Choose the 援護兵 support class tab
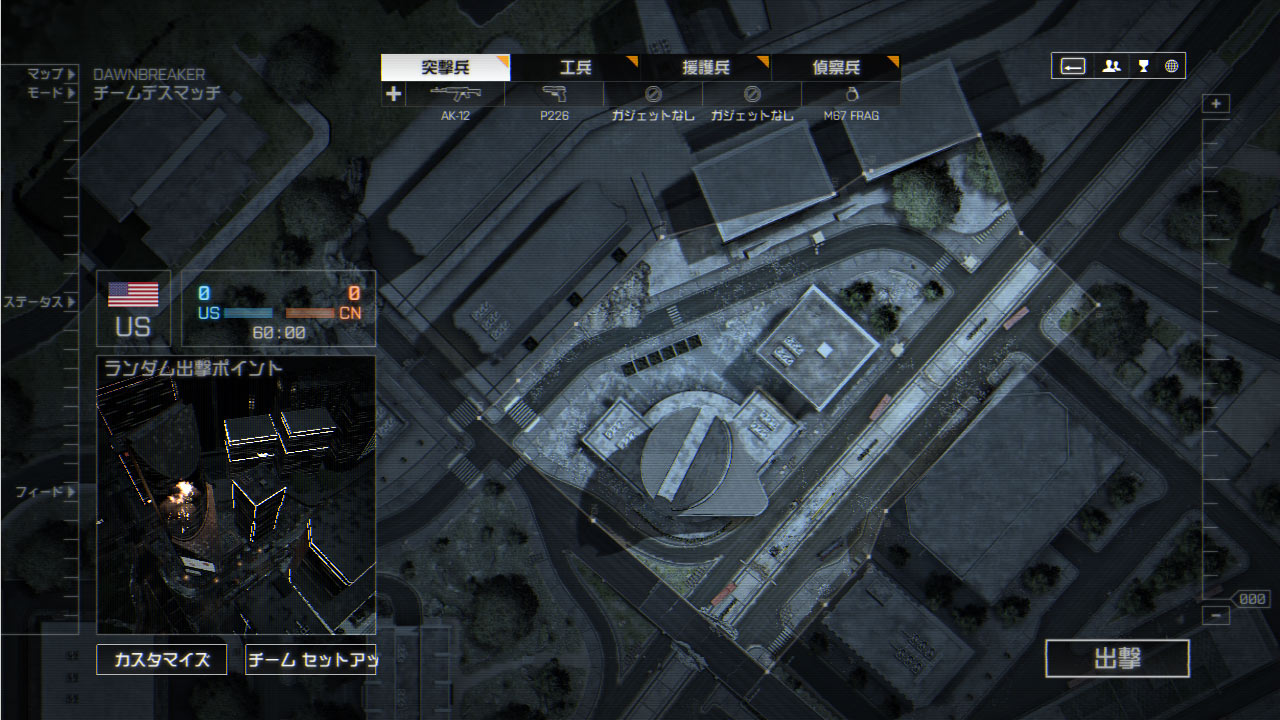This screenshot has width=1280, height=720. pos(705,68)
